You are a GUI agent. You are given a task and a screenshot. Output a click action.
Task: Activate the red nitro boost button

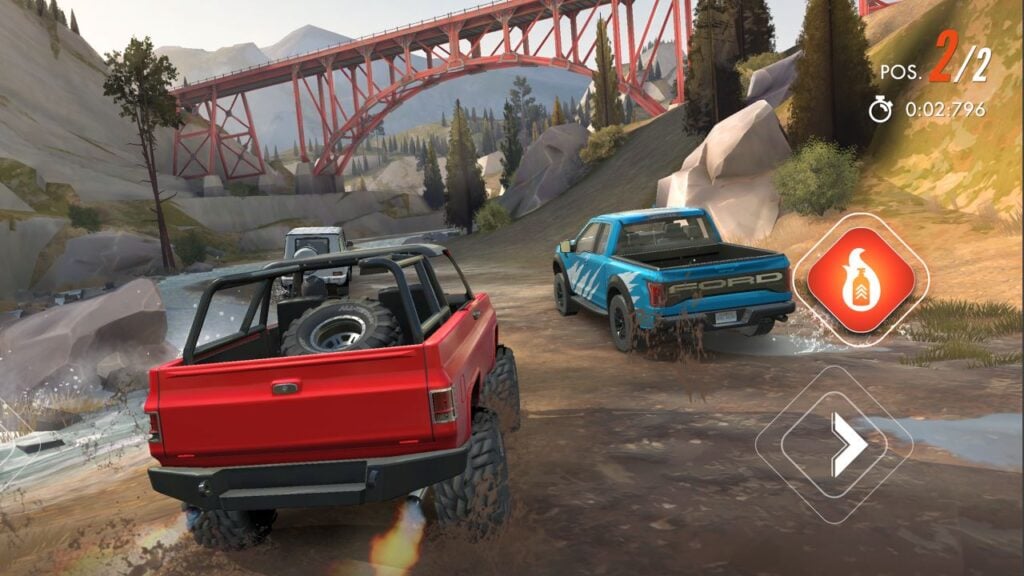pyautogui.click(x=860, y=279)
